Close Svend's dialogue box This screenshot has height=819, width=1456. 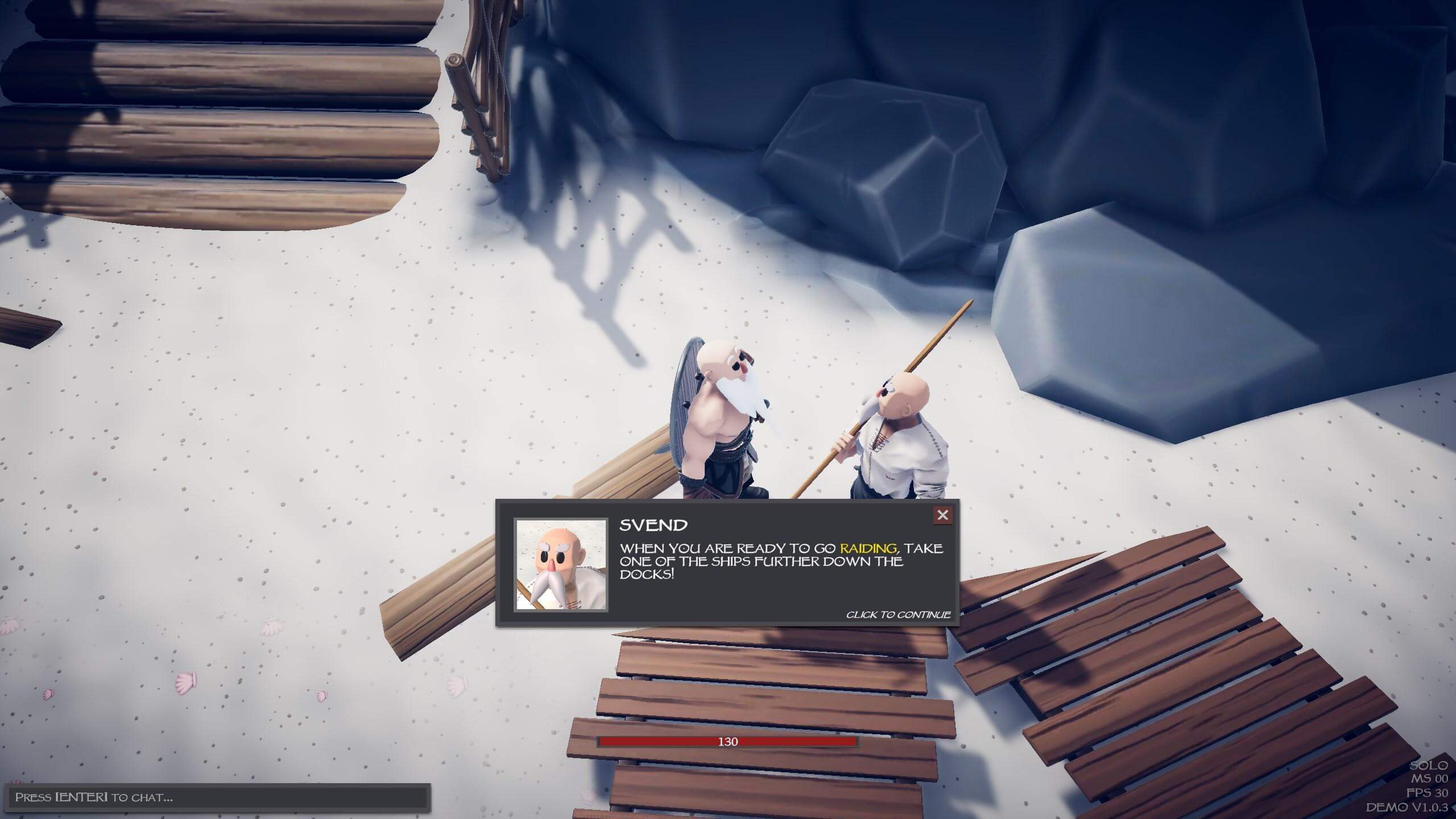coord(942,515)
